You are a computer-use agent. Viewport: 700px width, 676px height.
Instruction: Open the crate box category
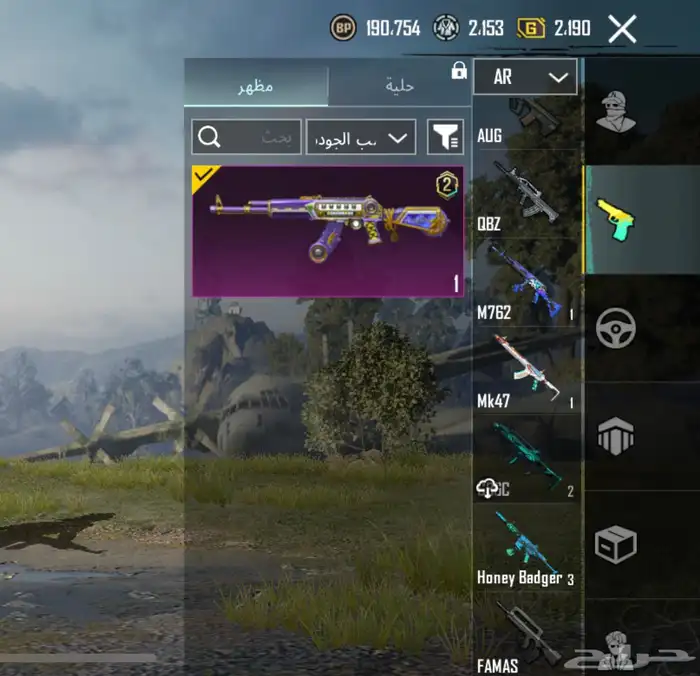(x=616, y=545)
